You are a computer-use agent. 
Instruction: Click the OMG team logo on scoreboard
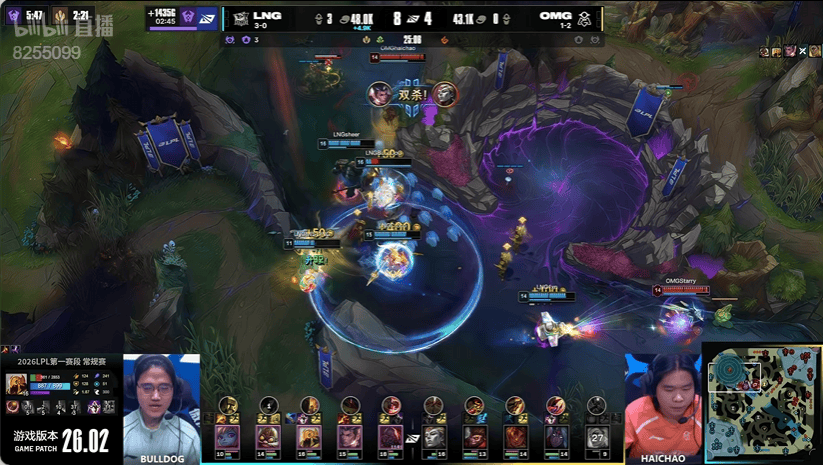pos(585,17)
